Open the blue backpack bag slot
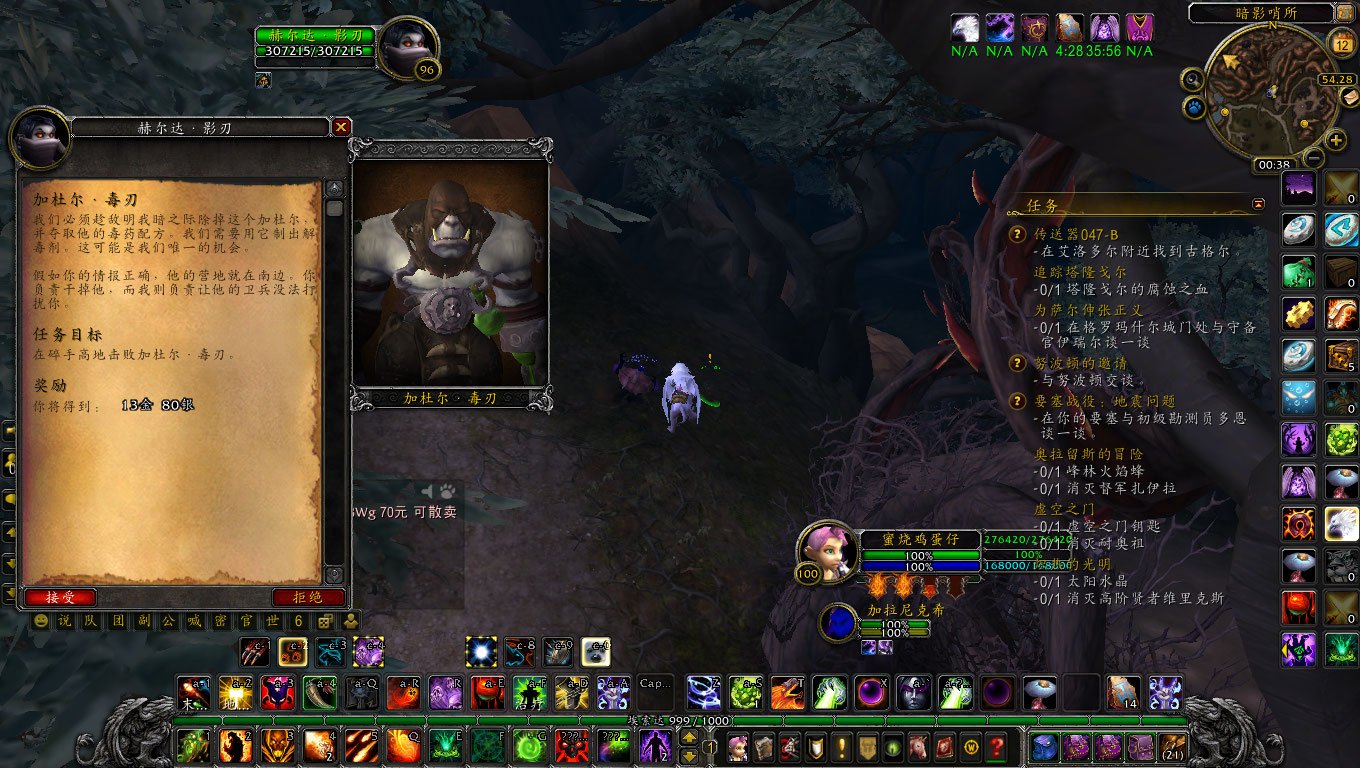Viewport: 1360px width, 768px height. tap(1043, 747)
